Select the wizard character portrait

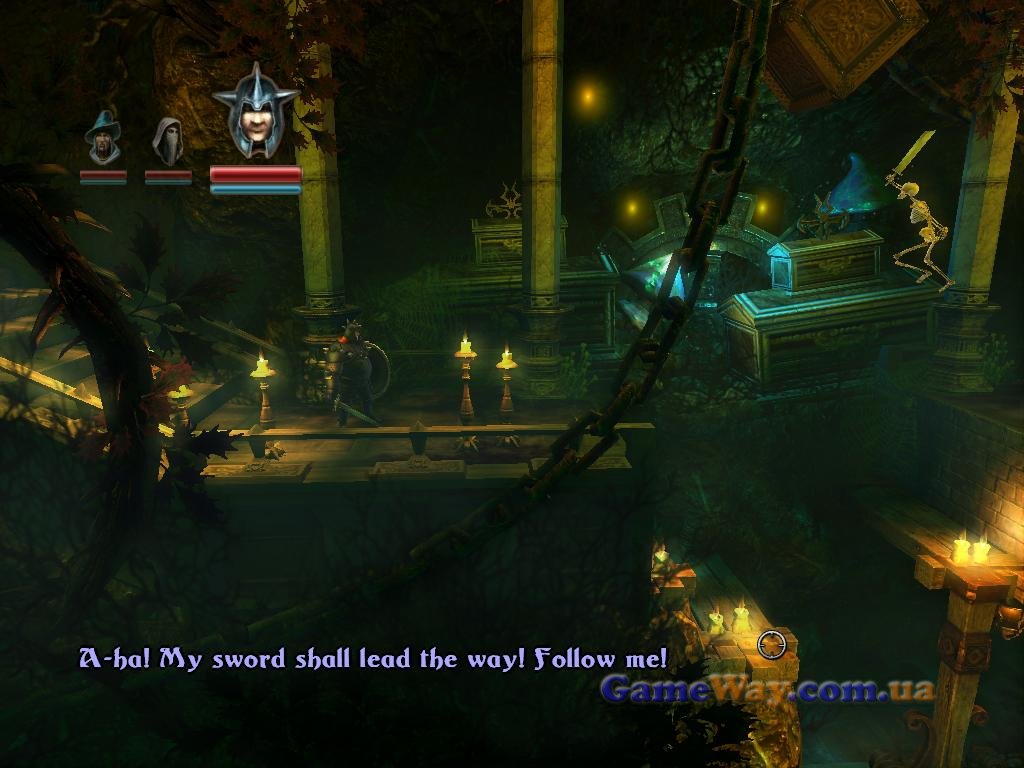[x=102, y=138]
